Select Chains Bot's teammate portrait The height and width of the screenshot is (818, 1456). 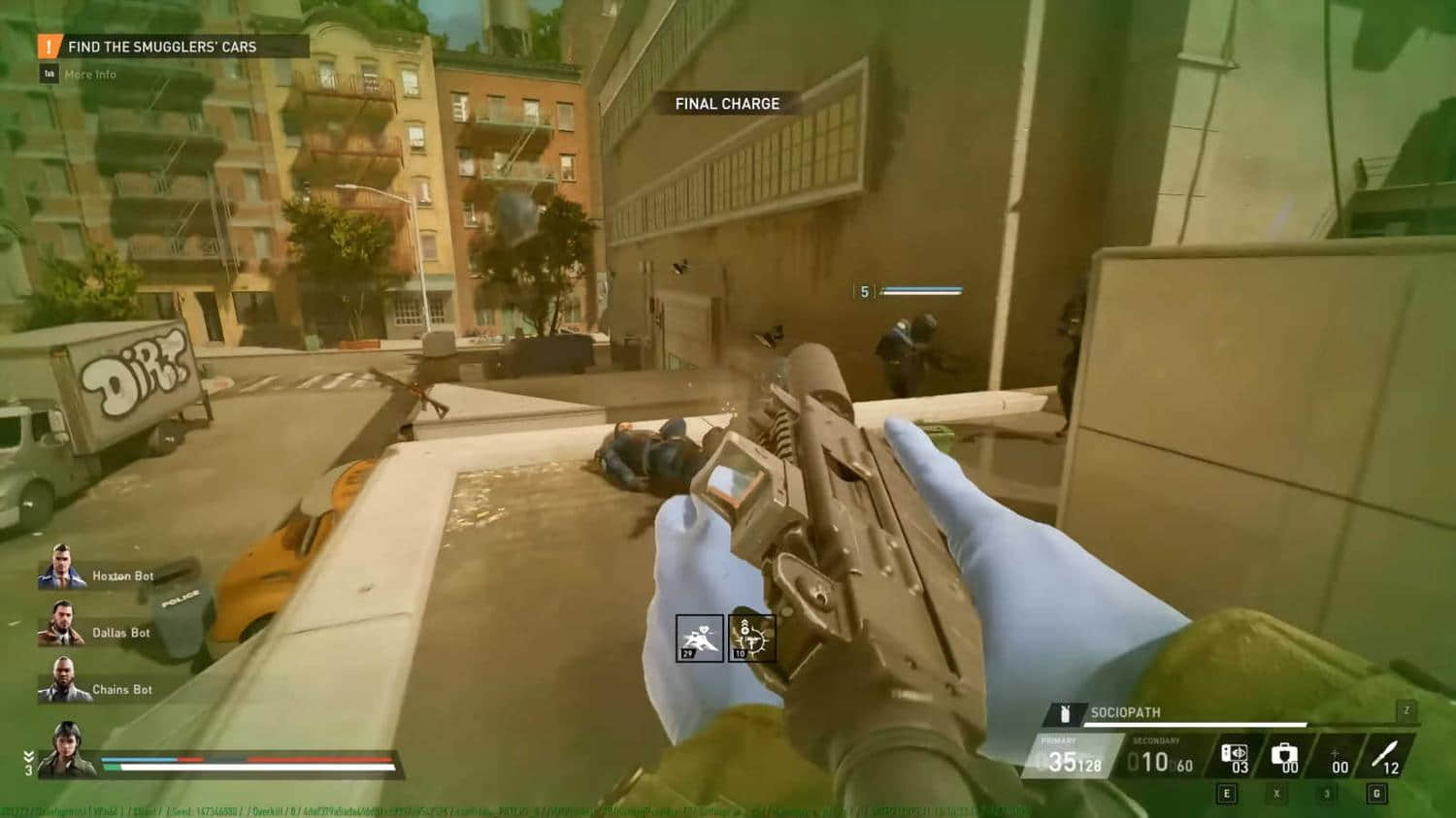(63, 680)
